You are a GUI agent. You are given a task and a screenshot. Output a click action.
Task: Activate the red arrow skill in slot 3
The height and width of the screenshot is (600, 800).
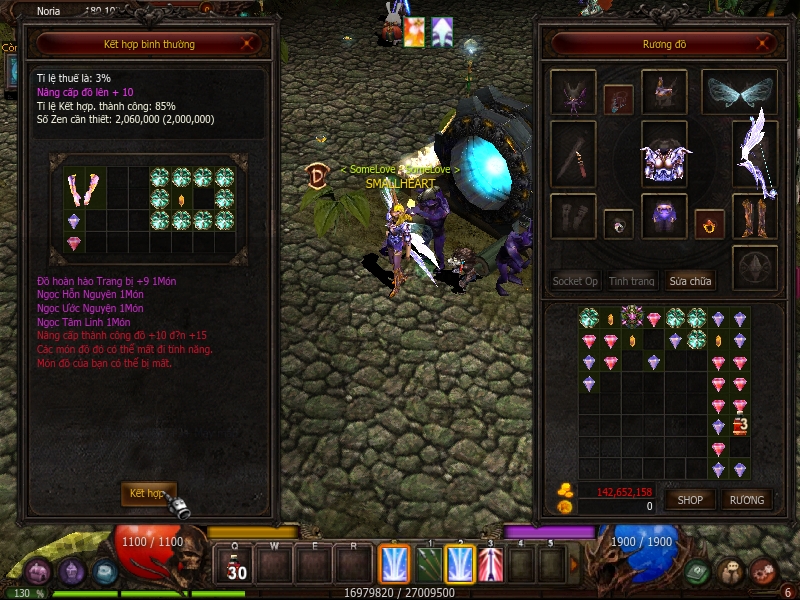pyautogui.click(x=491, y=564)
